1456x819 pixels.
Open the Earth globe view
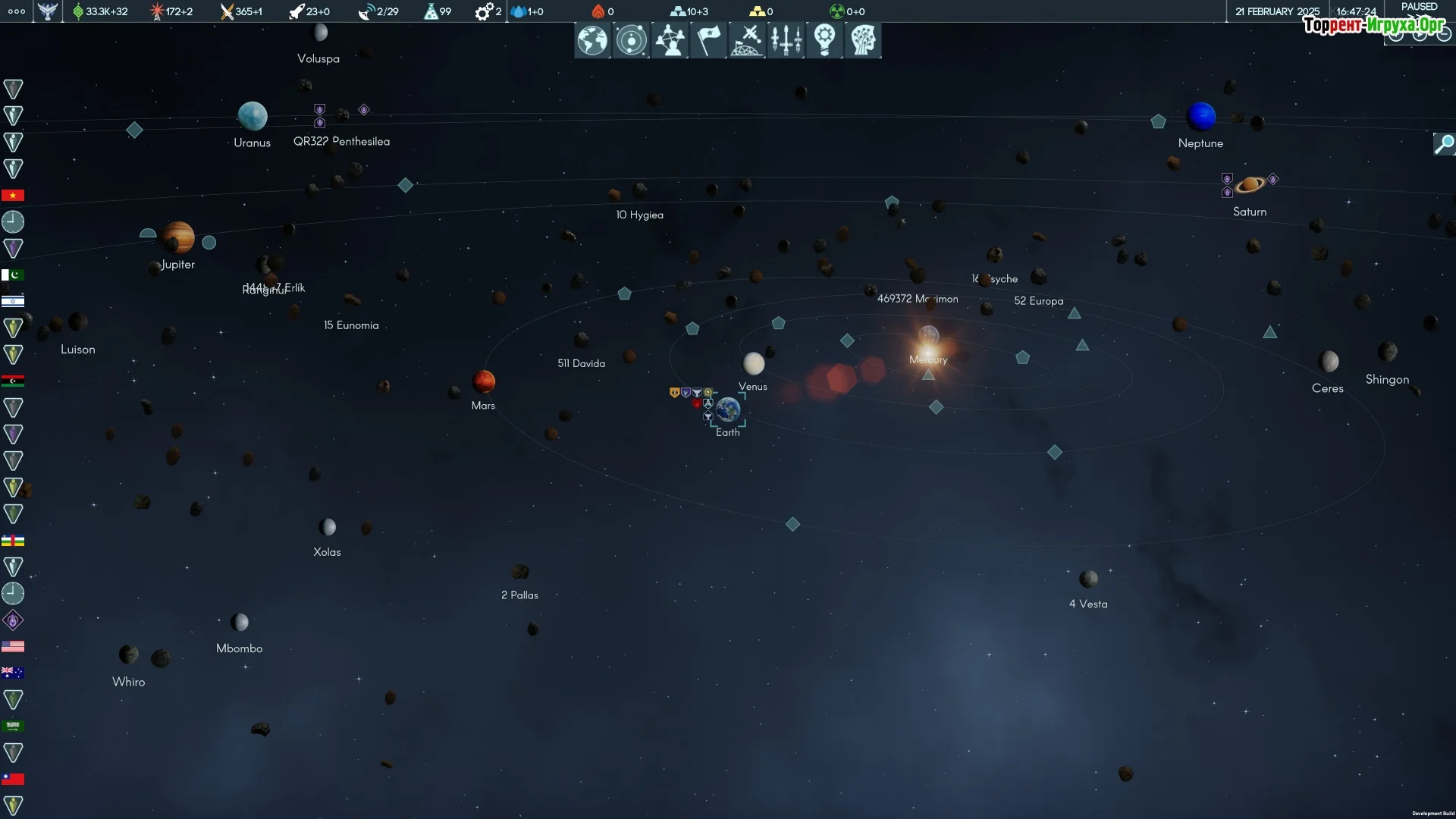coord(592,40)
